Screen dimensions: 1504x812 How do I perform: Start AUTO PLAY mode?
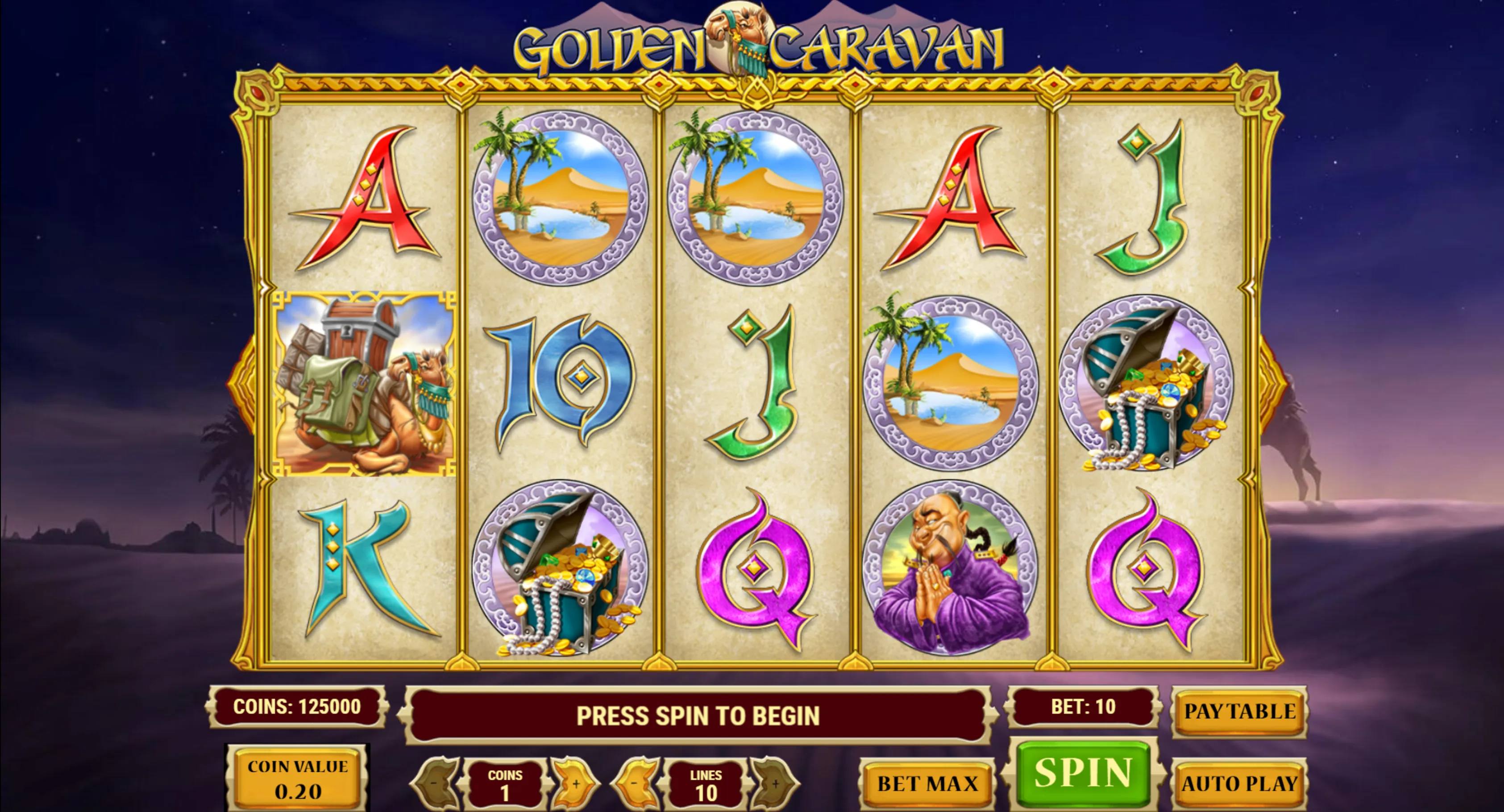(x=1239, y=783)
